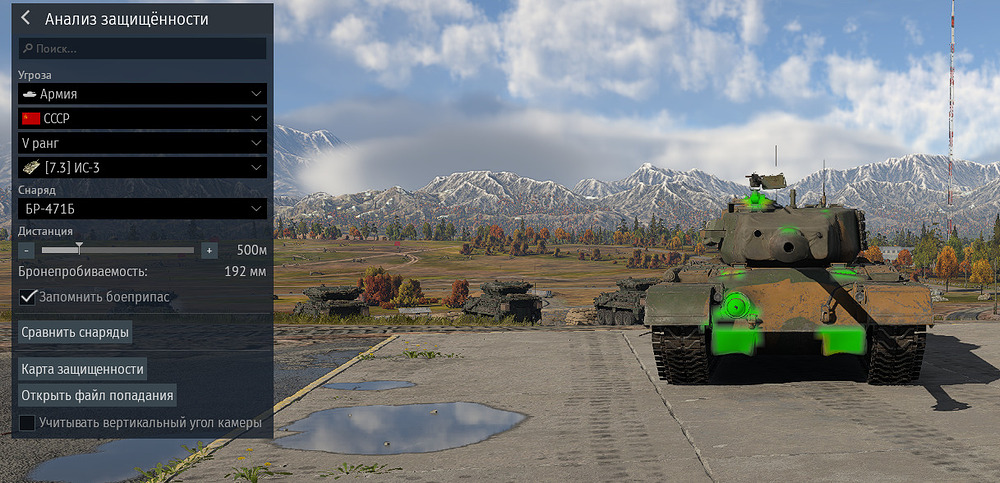
Task: Enable Учитывать вертикальный угол камеры checkbox
Action: pyautogui.click(x=28, y=423)
